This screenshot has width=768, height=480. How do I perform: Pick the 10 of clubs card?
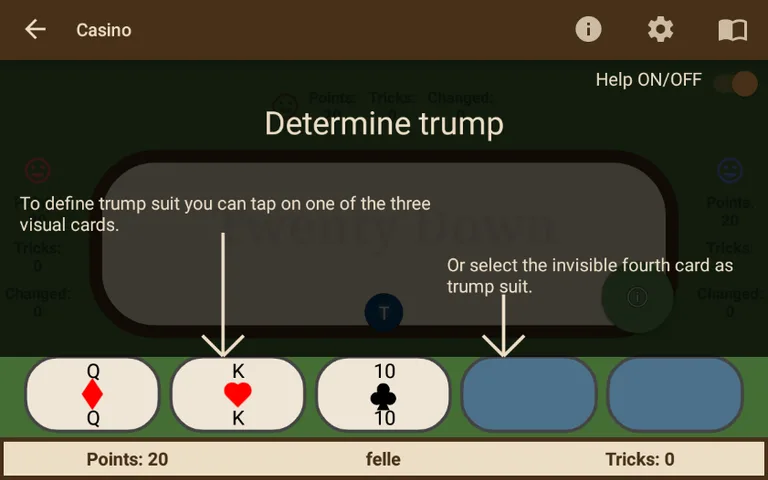pyautogui.click(x=384, y=394)
